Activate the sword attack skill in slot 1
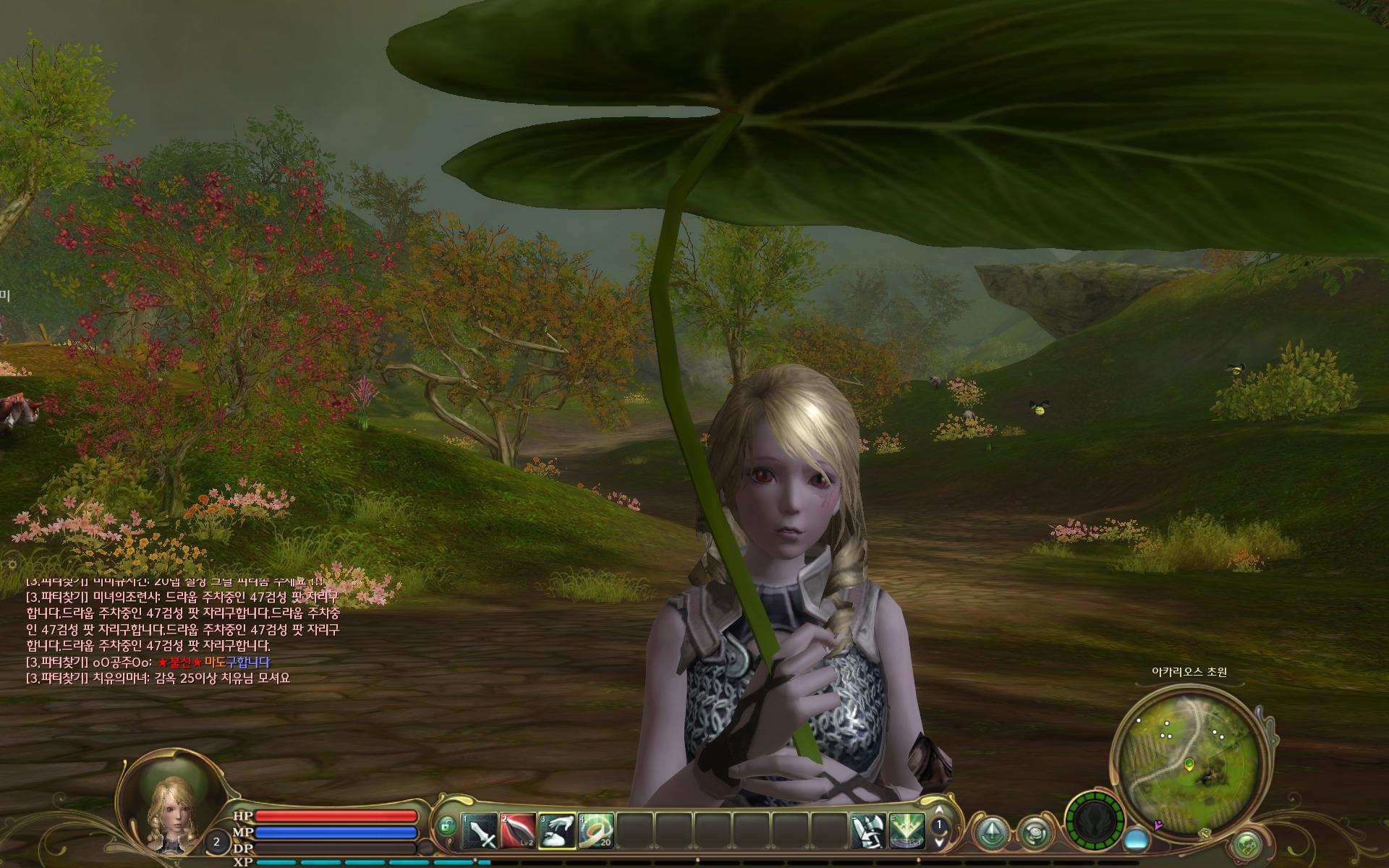This screenshot has height=868, width=1389. [480, 831]
